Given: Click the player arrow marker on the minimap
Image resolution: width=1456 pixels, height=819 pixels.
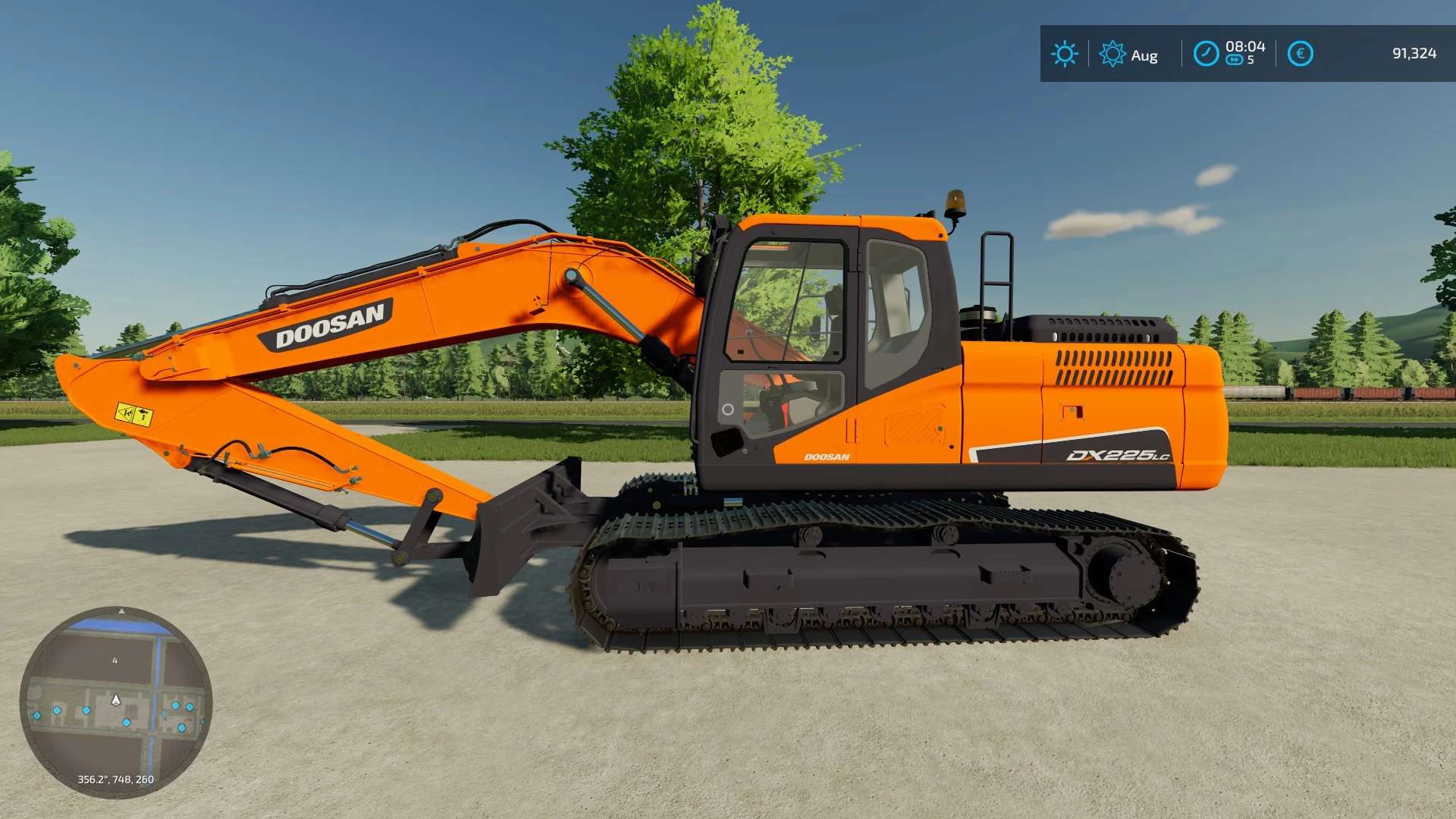Looking at the screenshot, I should (116, 699).
